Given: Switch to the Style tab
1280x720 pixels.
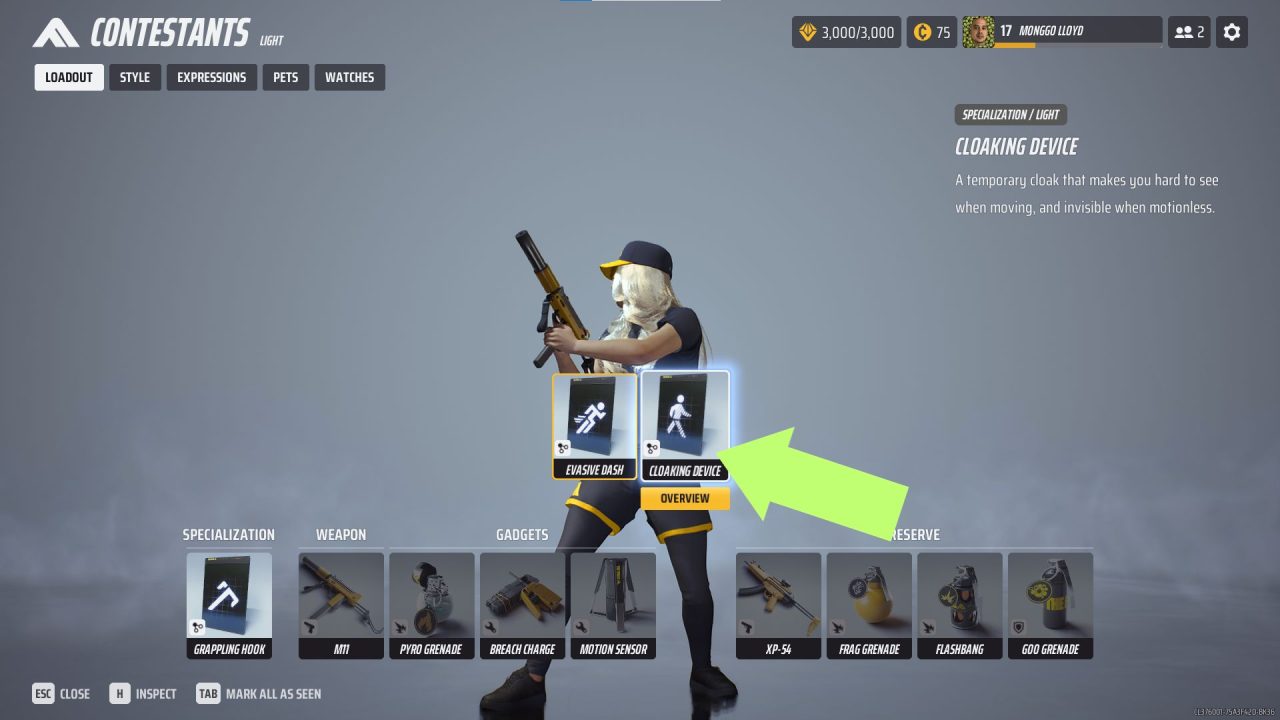Looking at the screenshot, I should 134,77.
